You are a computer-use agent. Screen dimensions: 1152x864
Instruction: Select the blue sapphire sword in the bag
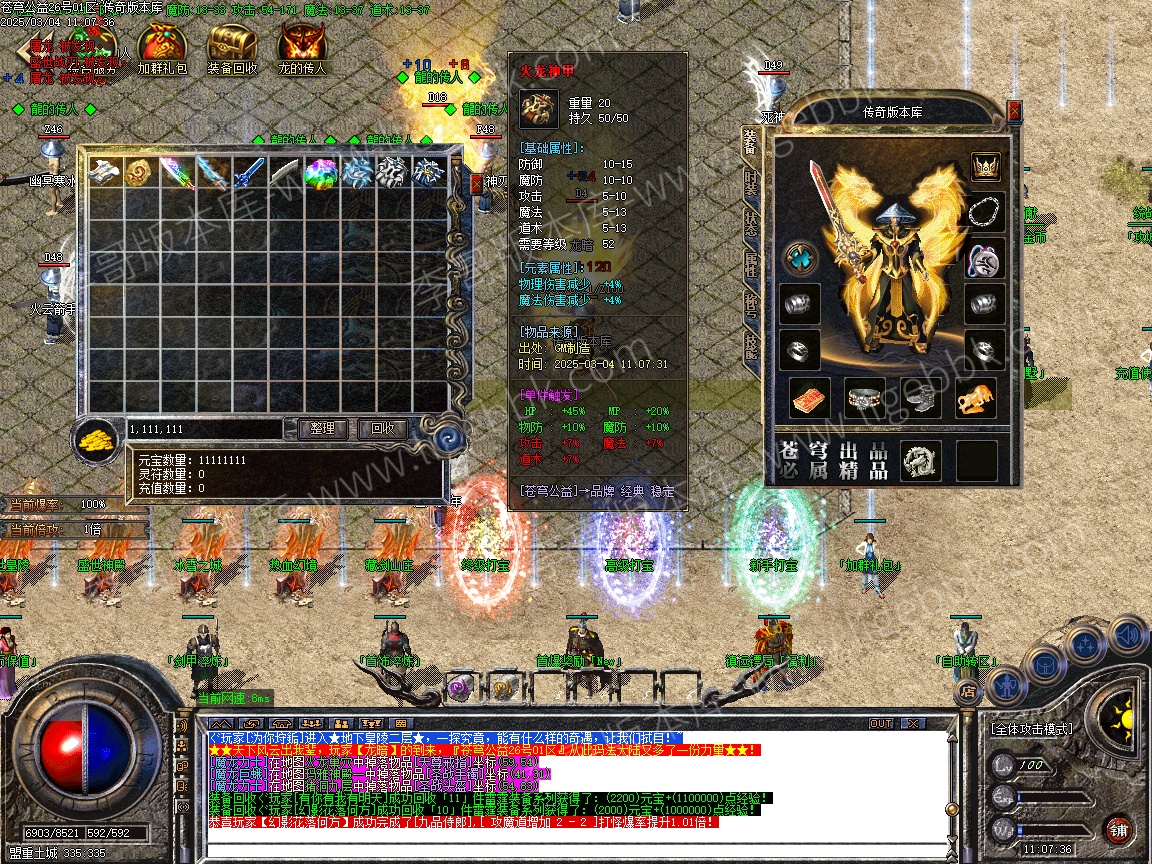click(248, 172)
